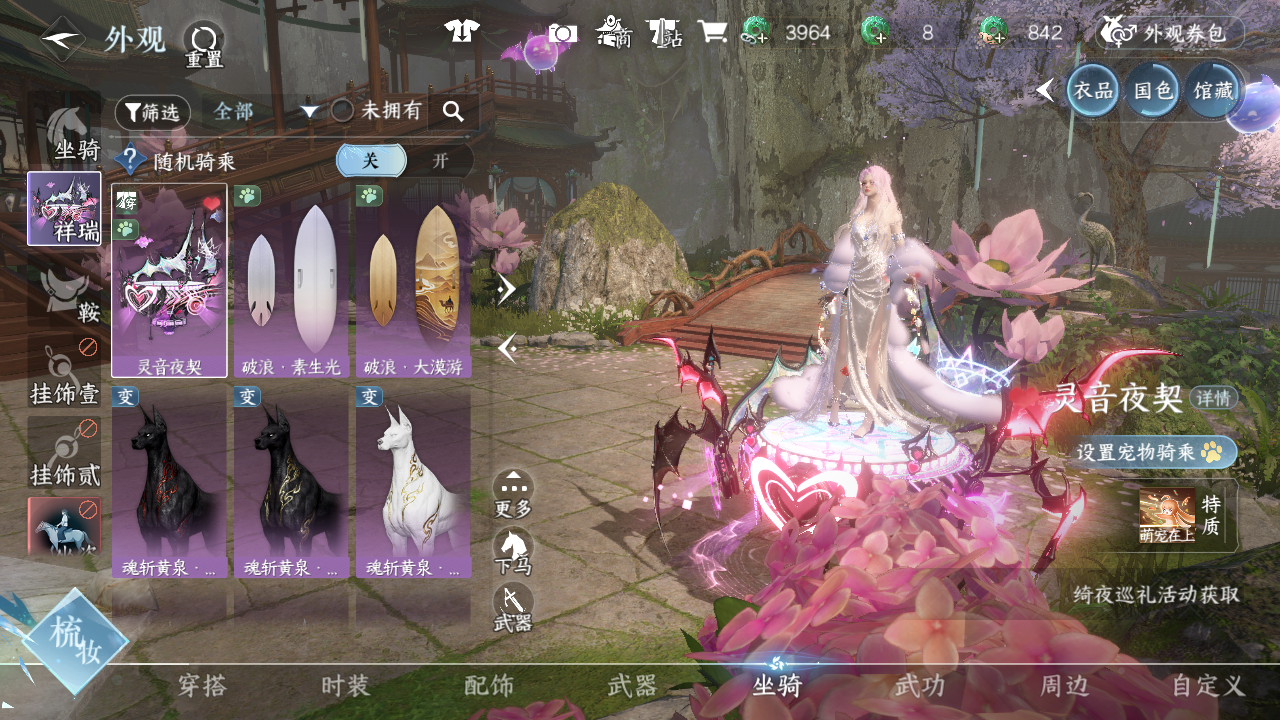Switch random mount toggle to 开
Viewport: 1280px width, 720px height.
click(x=440, y=161)
